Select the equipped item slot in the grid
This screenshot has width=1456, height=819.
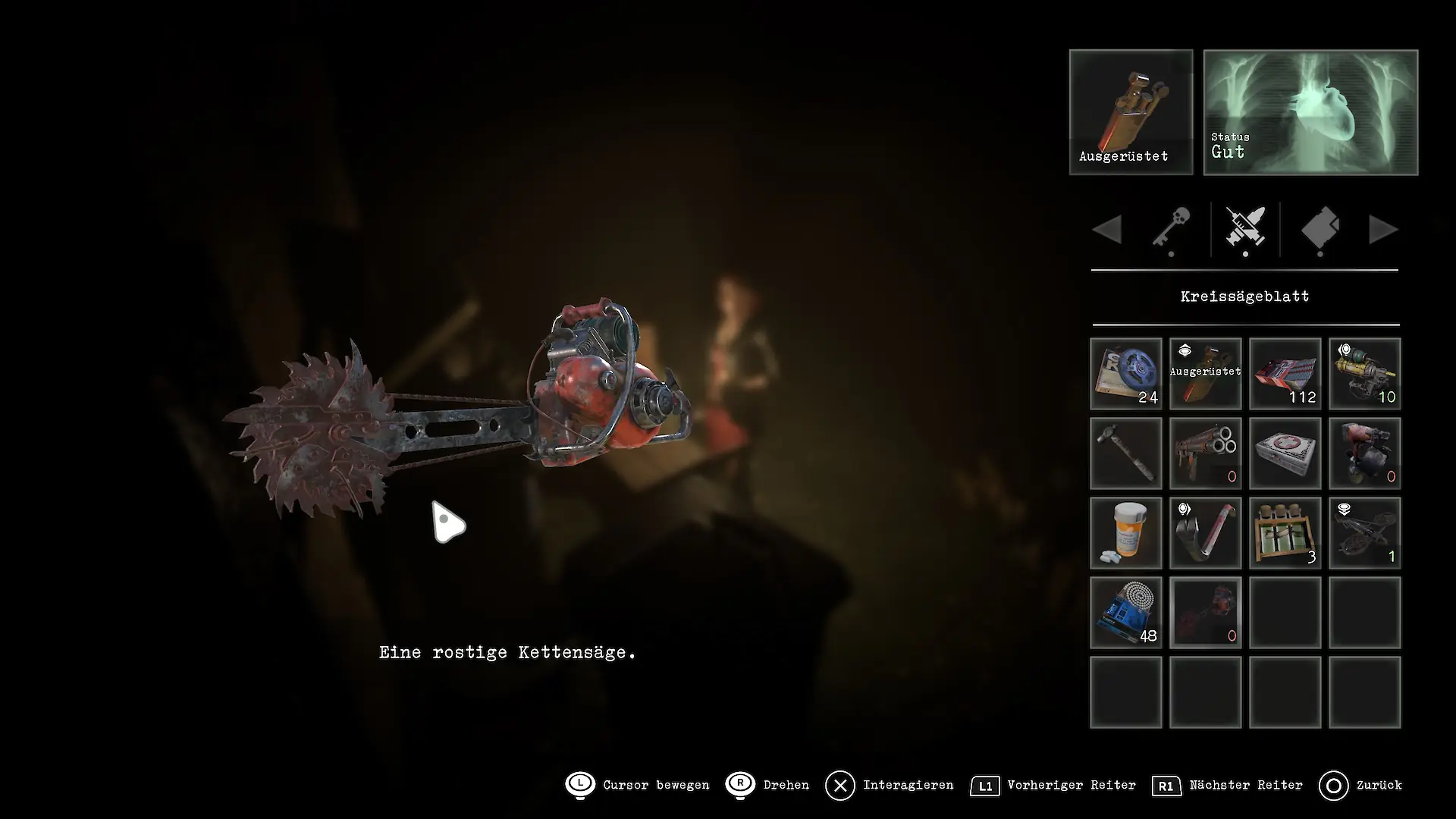(x=1206, y=374)
